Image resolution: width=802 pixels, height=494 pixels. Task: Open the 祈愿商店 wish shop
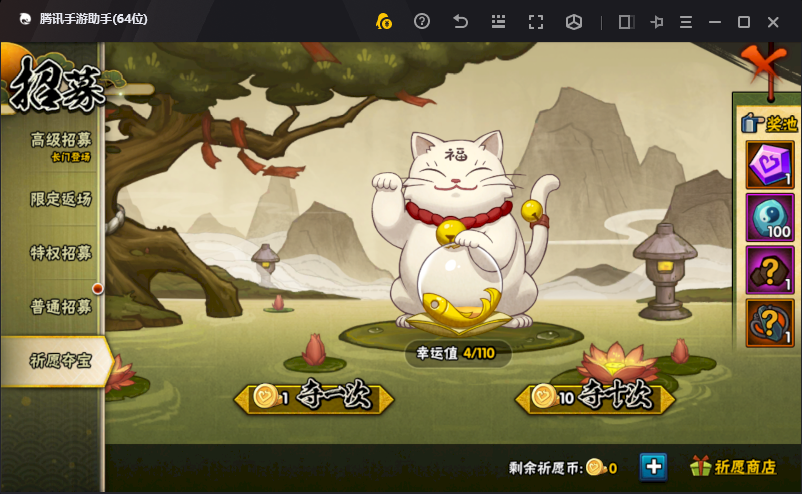[734, 467]
